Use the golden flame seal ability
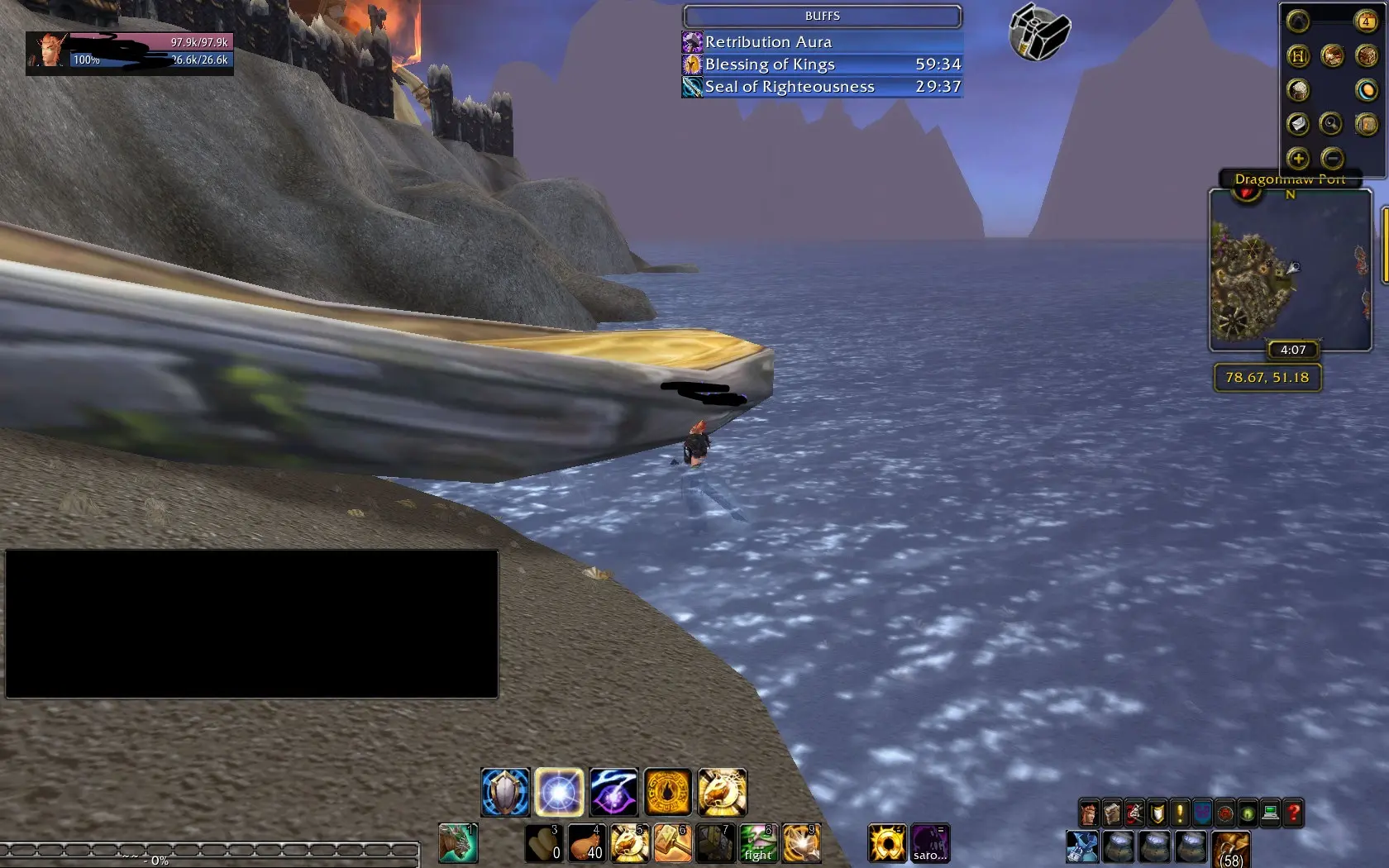Viewport: 1389px width, 868px height. tap(668, 792)
